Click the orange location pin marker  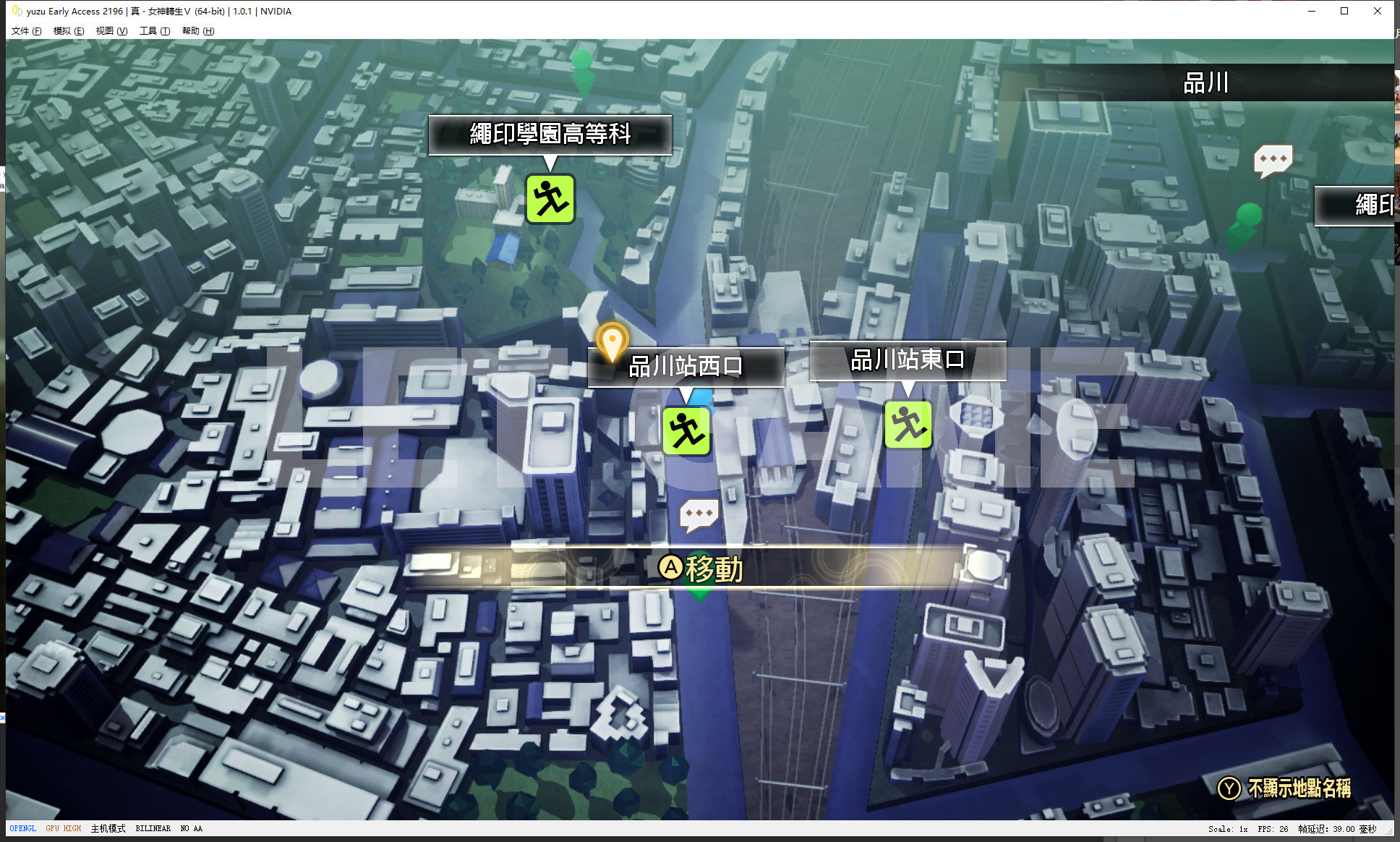point(612,341)
